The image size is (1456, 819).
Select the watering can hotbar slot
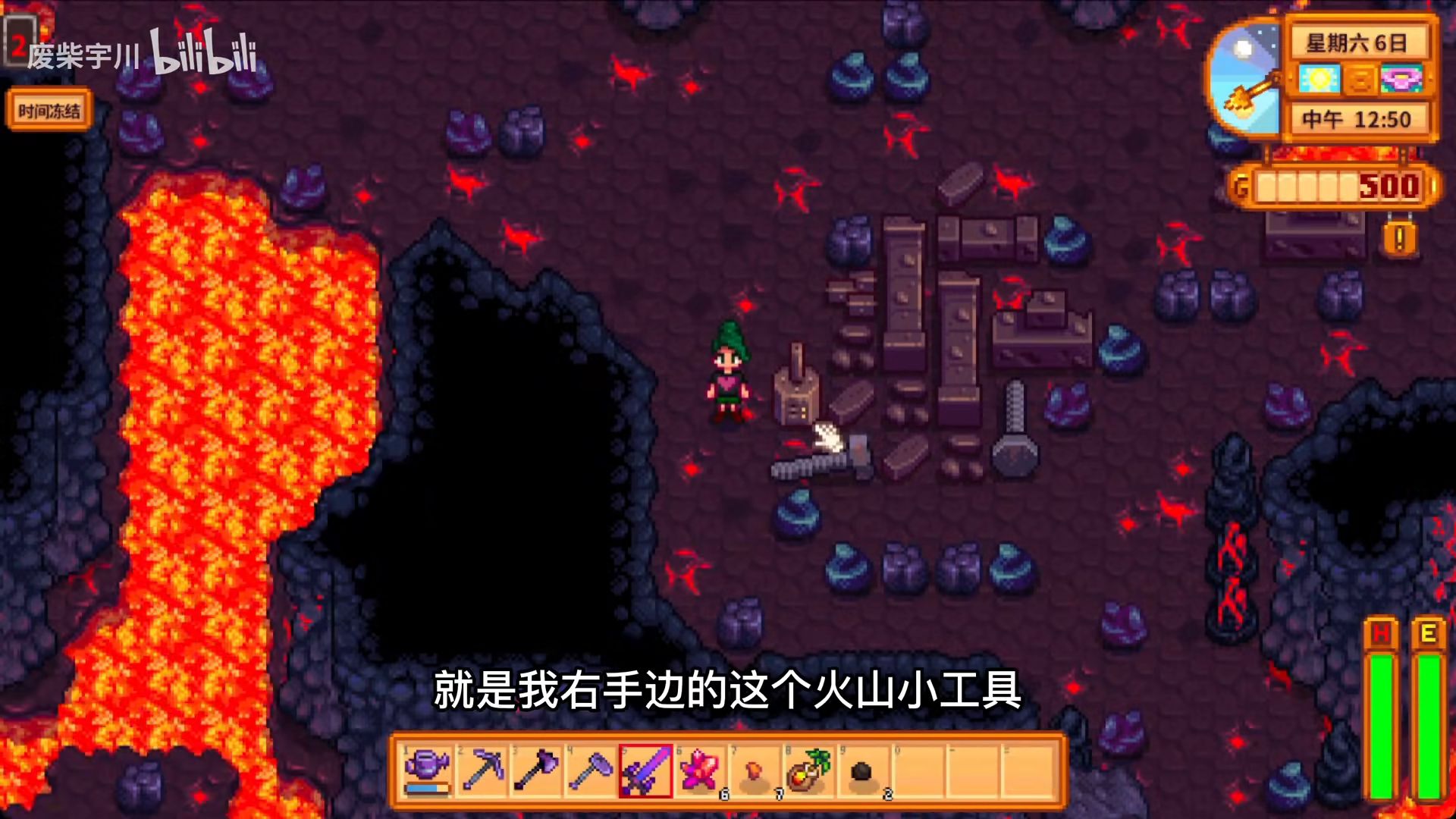(427, 770)
